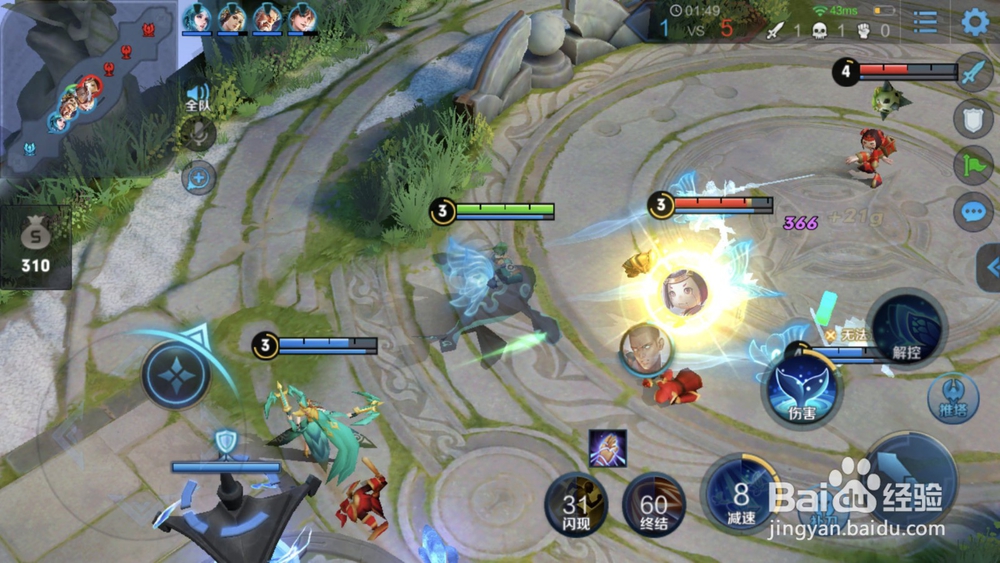The height and width of the screenshot is (563, 1000).
Task: Open the settings gear menu
Action: (975, 21)
